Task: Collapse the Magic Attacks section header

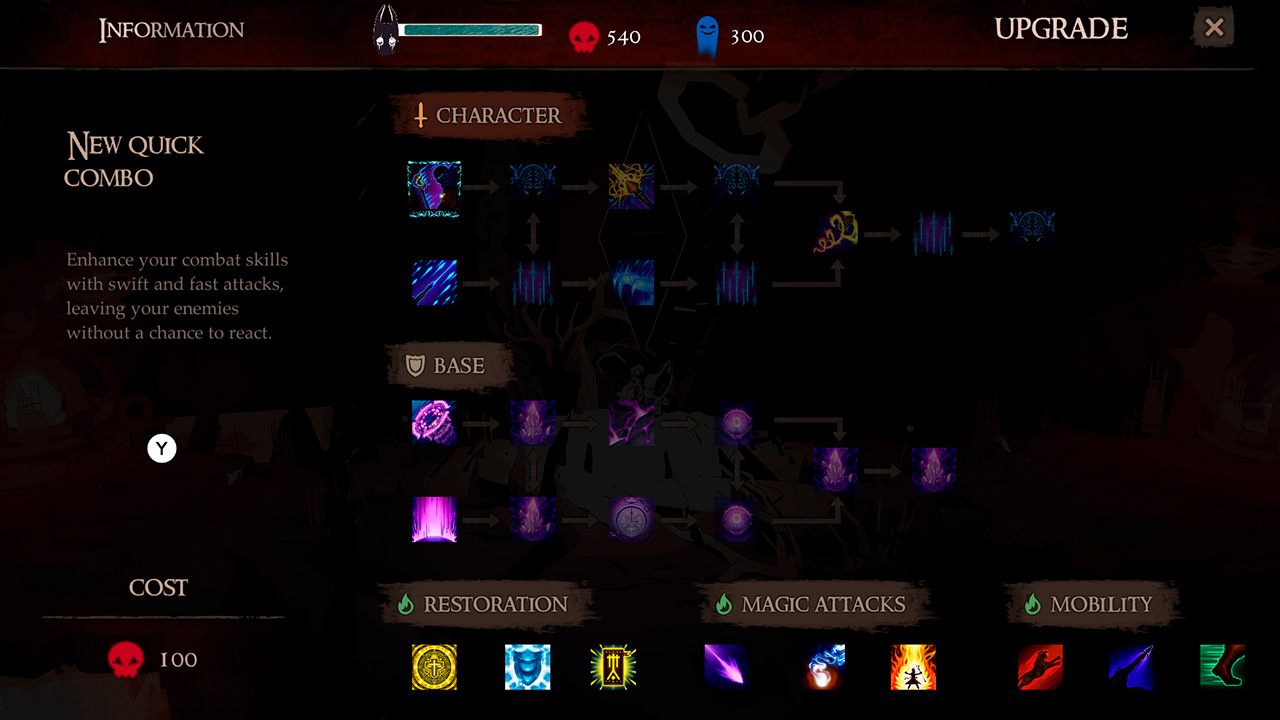Action: [820, 603]
